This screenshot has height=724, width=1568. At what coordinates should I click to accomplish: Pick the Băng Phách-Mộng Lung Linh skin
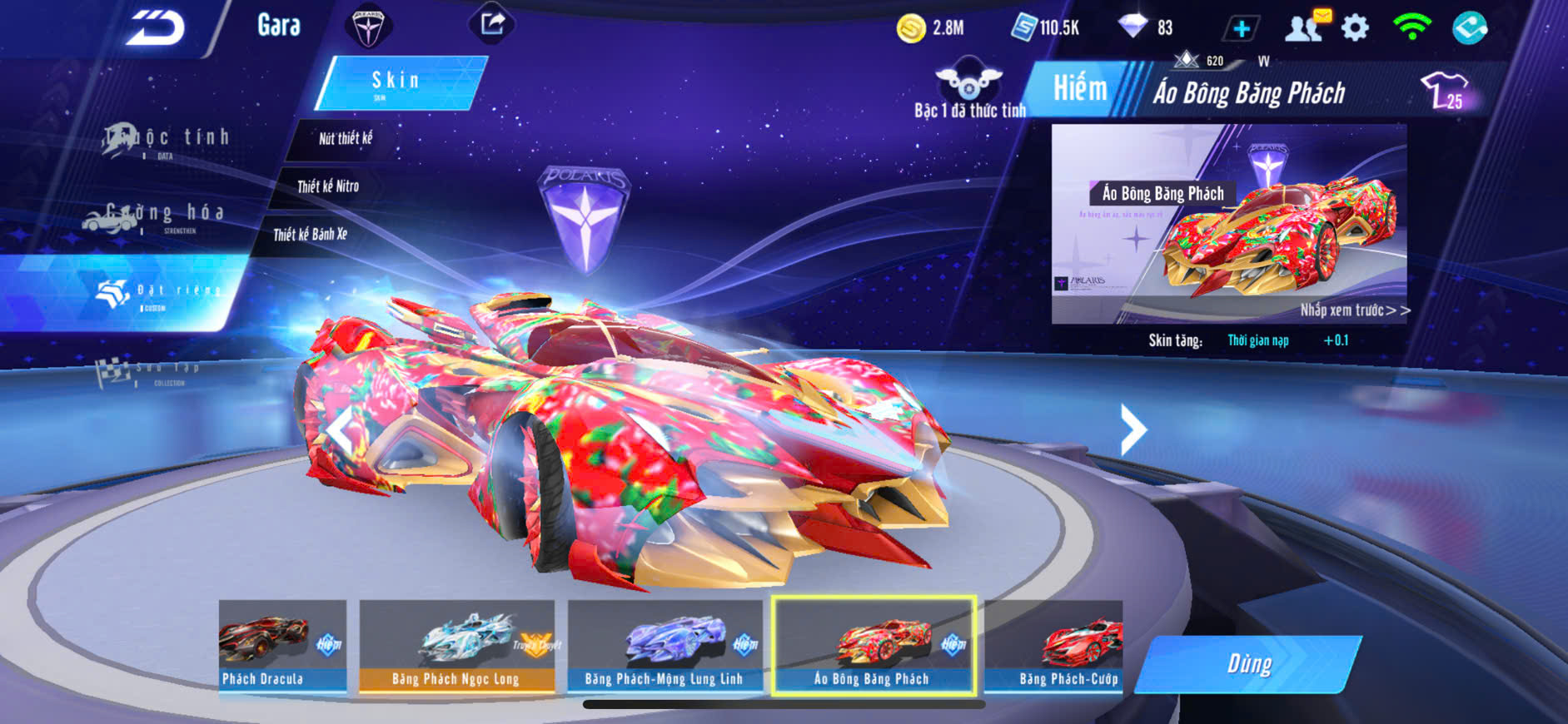(x=665, y=646)
